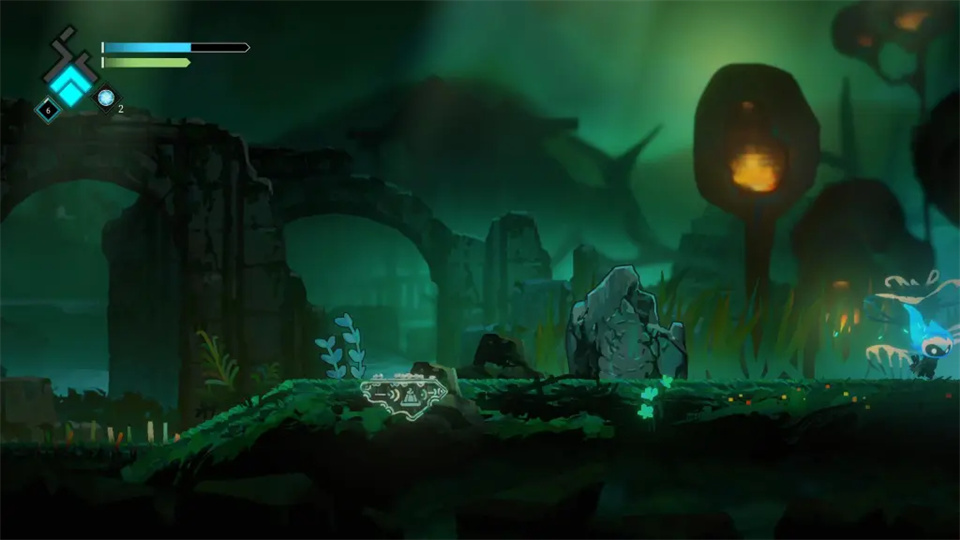Select the glowing blue orb item icon
Image resolution: width=960 pixels, height=540 pixels.
click(105, 98)
